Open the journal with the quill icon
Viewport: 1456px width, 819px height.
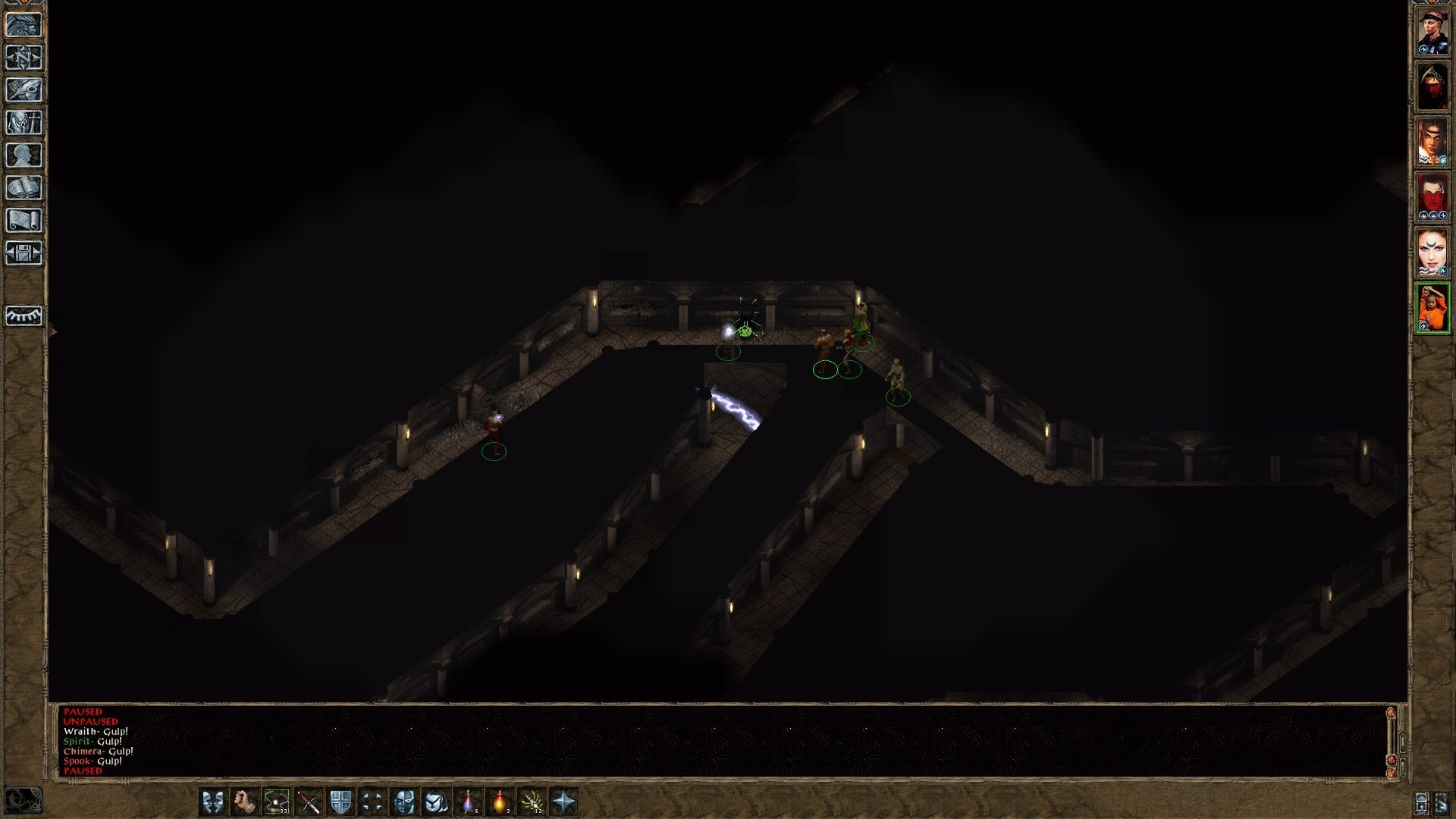click(23, 89)
